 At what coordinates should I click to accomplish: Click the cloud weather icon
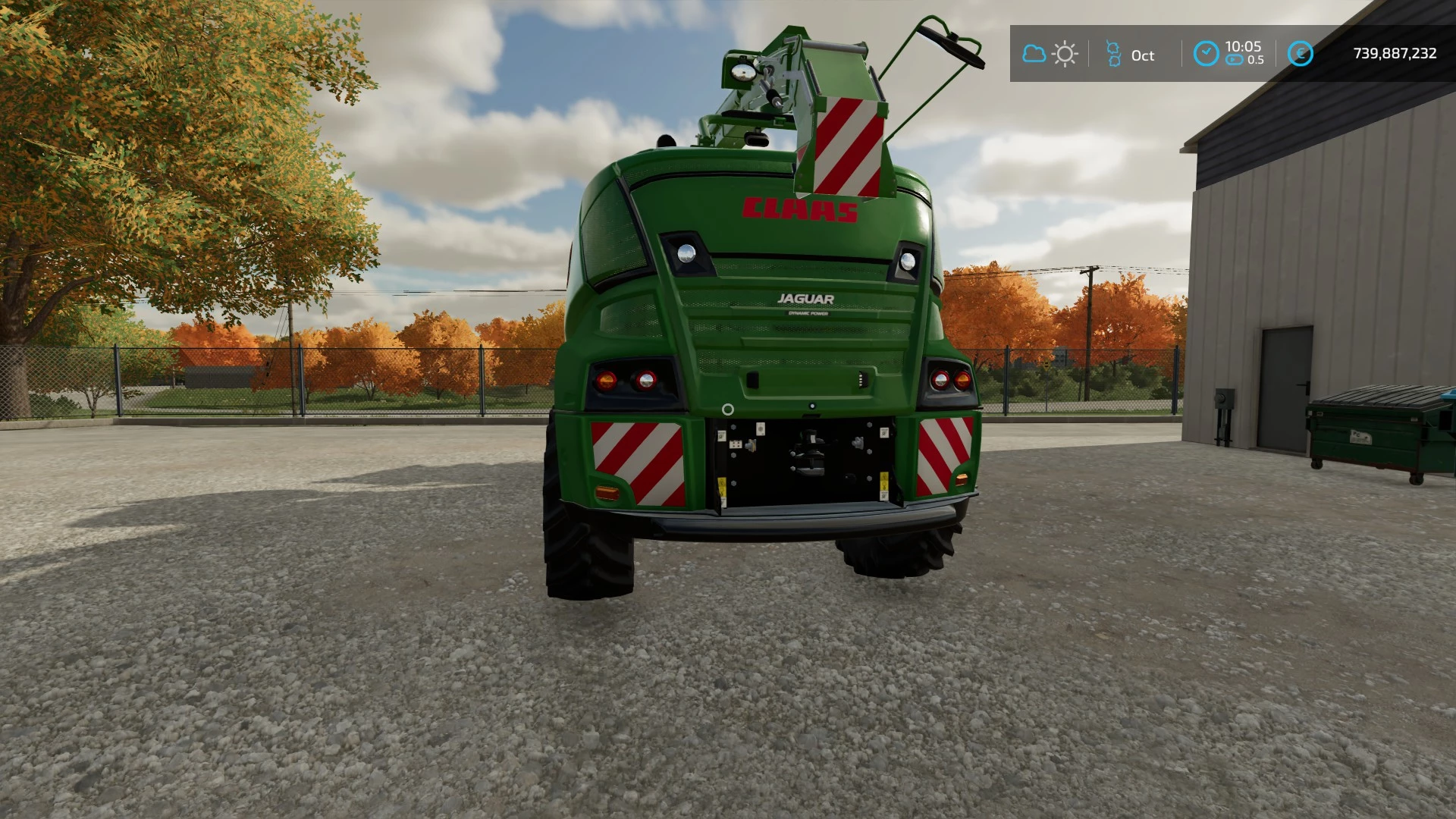1034,54
